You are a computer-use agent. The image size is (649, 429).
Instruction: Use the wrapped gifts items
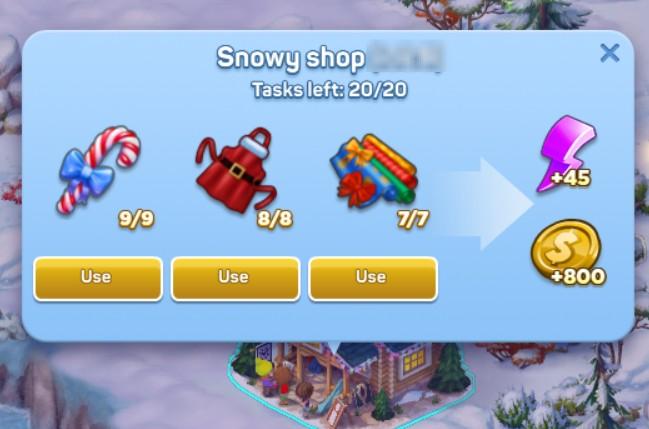click(372, 278)
